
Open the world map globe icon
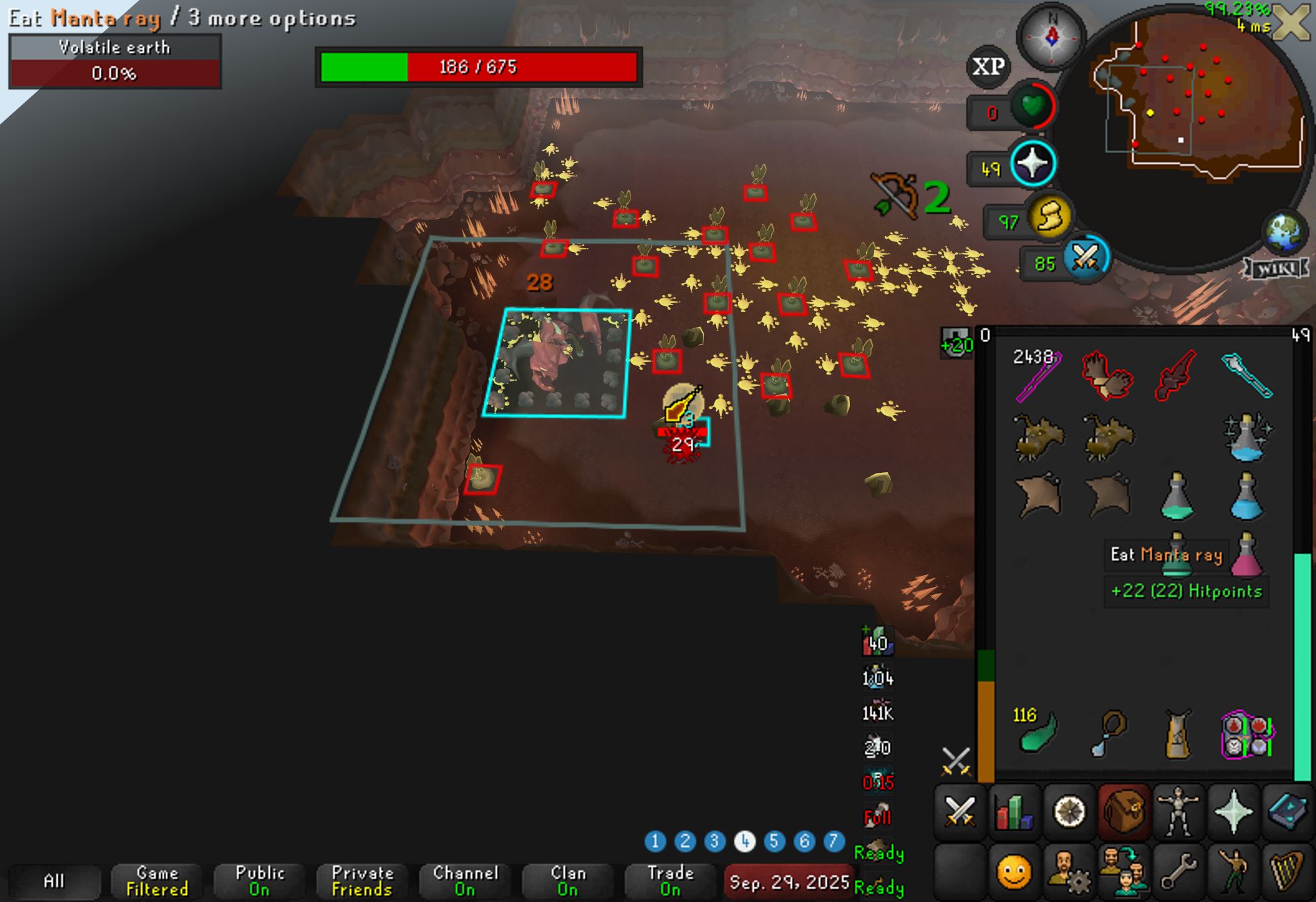coord(1284,233)
